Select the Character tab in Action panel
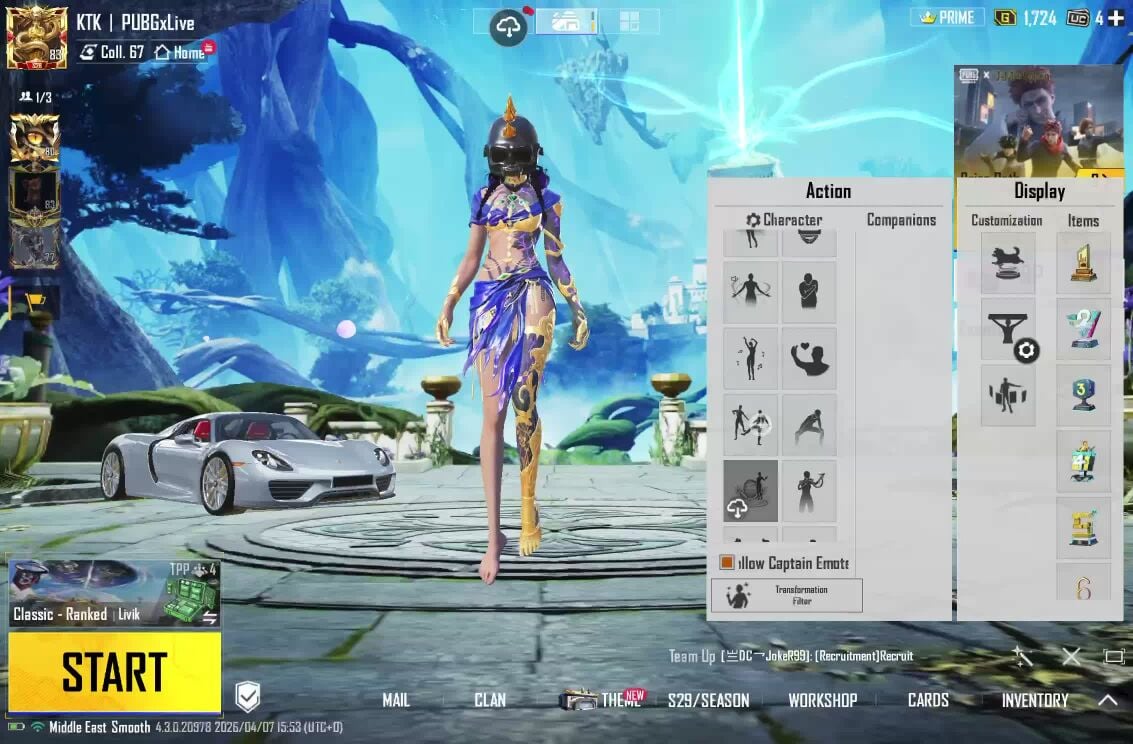The height and width of the screenshot is (744, 1133). pyautogui.click(x=784, y=220)
